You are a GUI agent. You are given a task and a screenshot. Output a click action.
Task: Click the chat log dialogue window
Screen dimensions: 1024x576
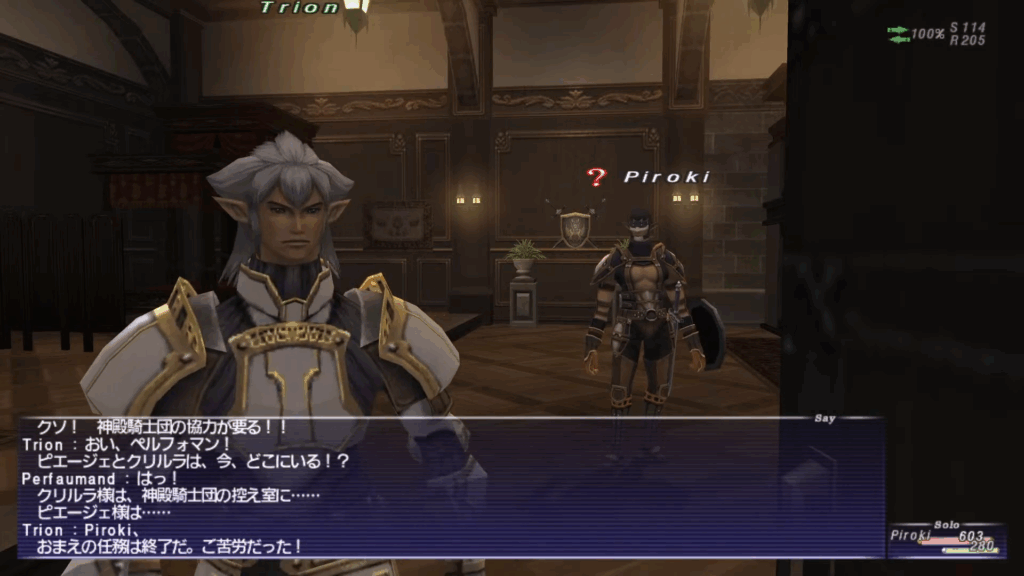coord(450,487)
